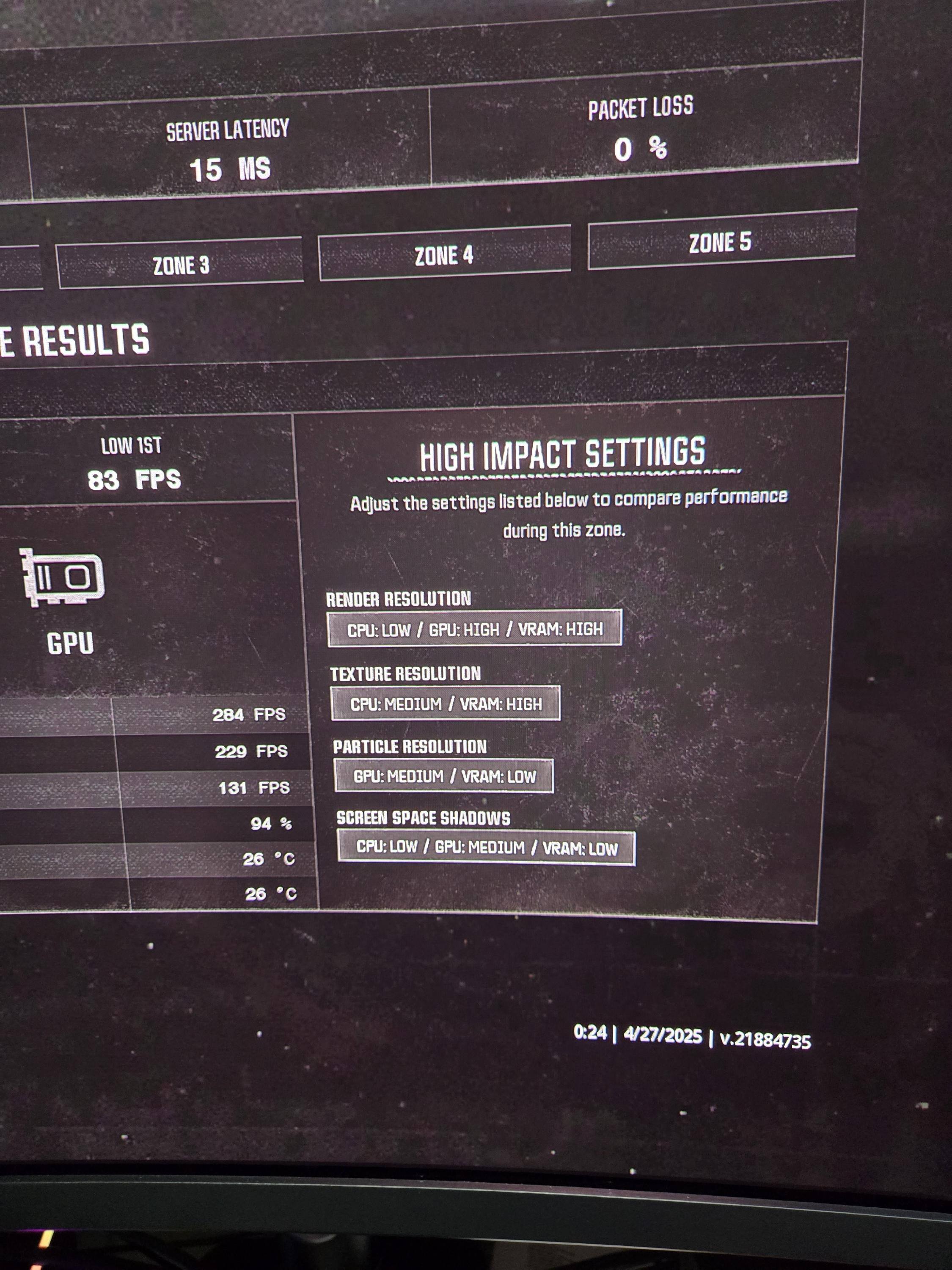
Task: Select the Screen Space Shadows setting
Action: click(x=486, y=848)
